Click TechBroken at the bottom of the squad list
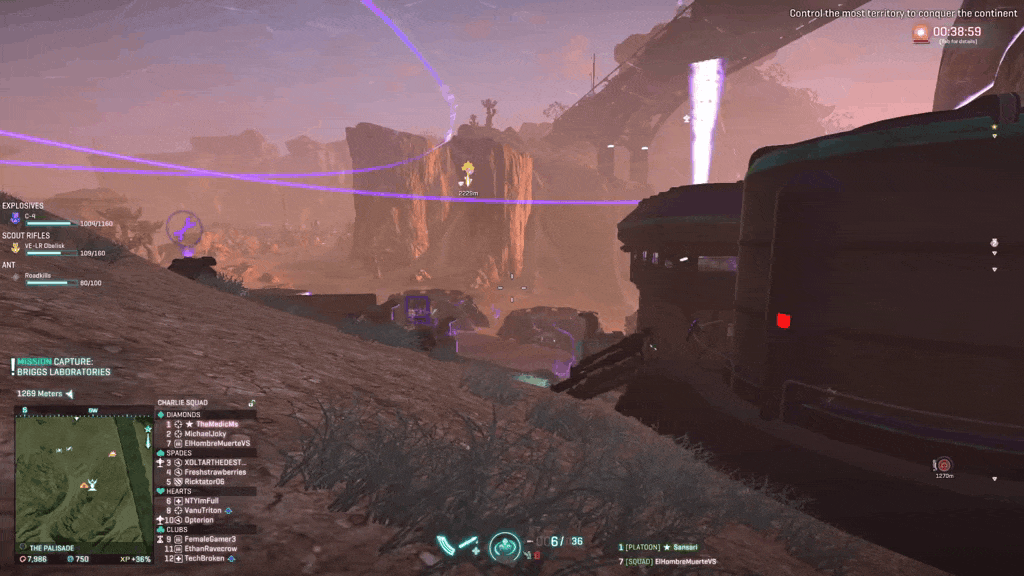Viewport: 1024px width, 576px height. coord(206,559)
